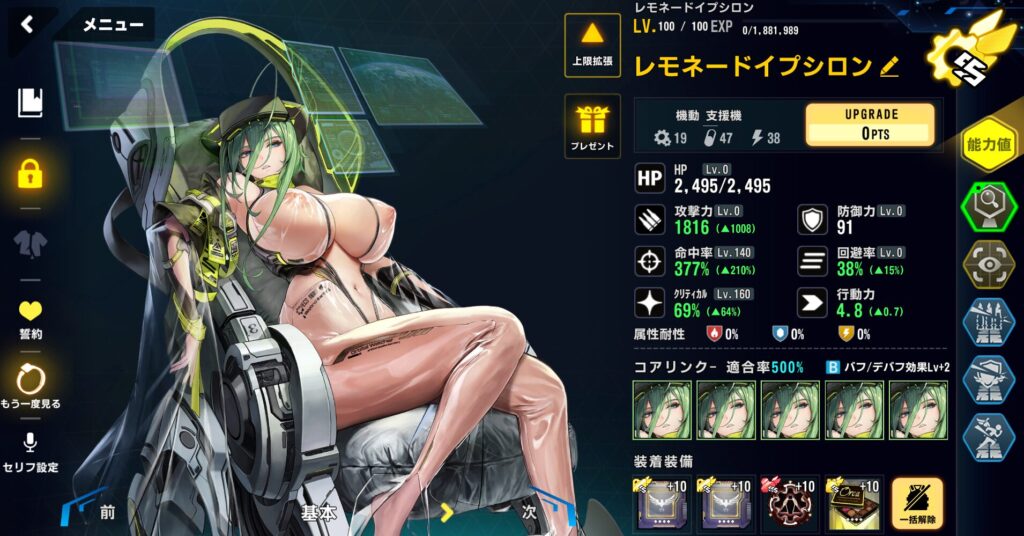
Task: Select the eye hexagon tab
Action: 989,264
